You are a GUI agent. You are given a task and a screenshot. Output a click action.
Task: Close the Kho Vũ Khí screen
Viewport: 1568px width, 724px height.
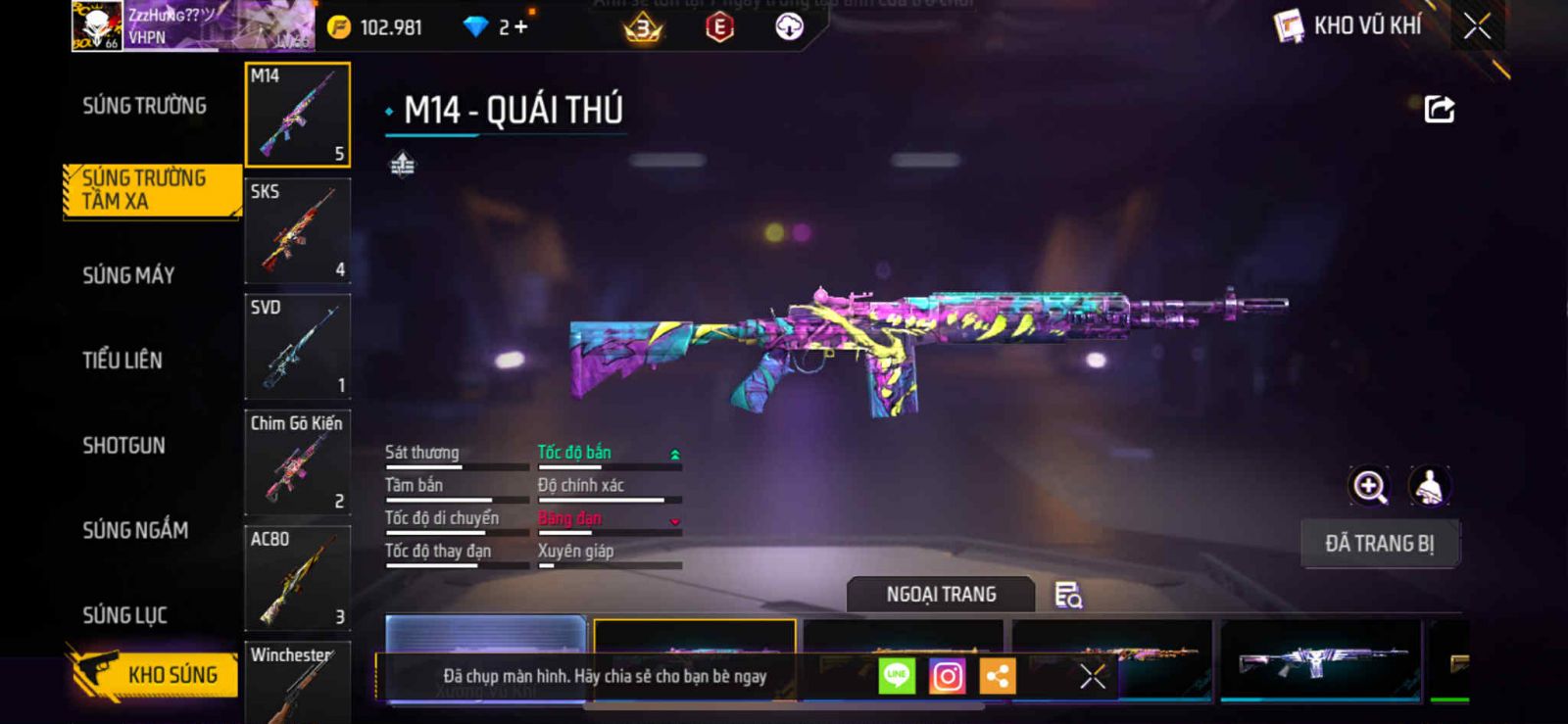[x=1477, y=26]
